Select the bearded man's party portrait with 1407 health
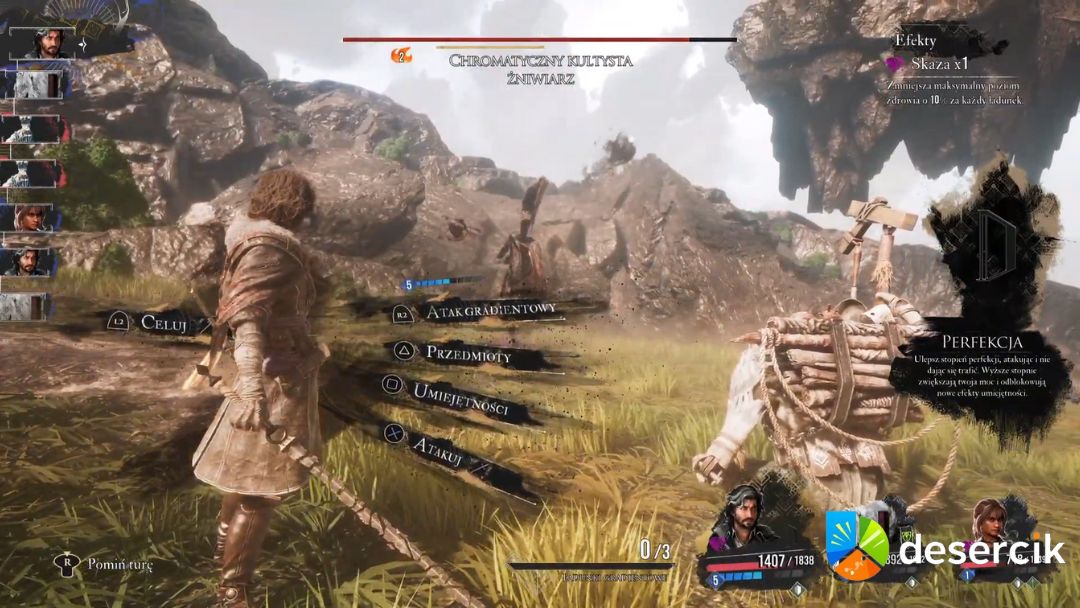 pyautogui.click(x=746, y=515)
